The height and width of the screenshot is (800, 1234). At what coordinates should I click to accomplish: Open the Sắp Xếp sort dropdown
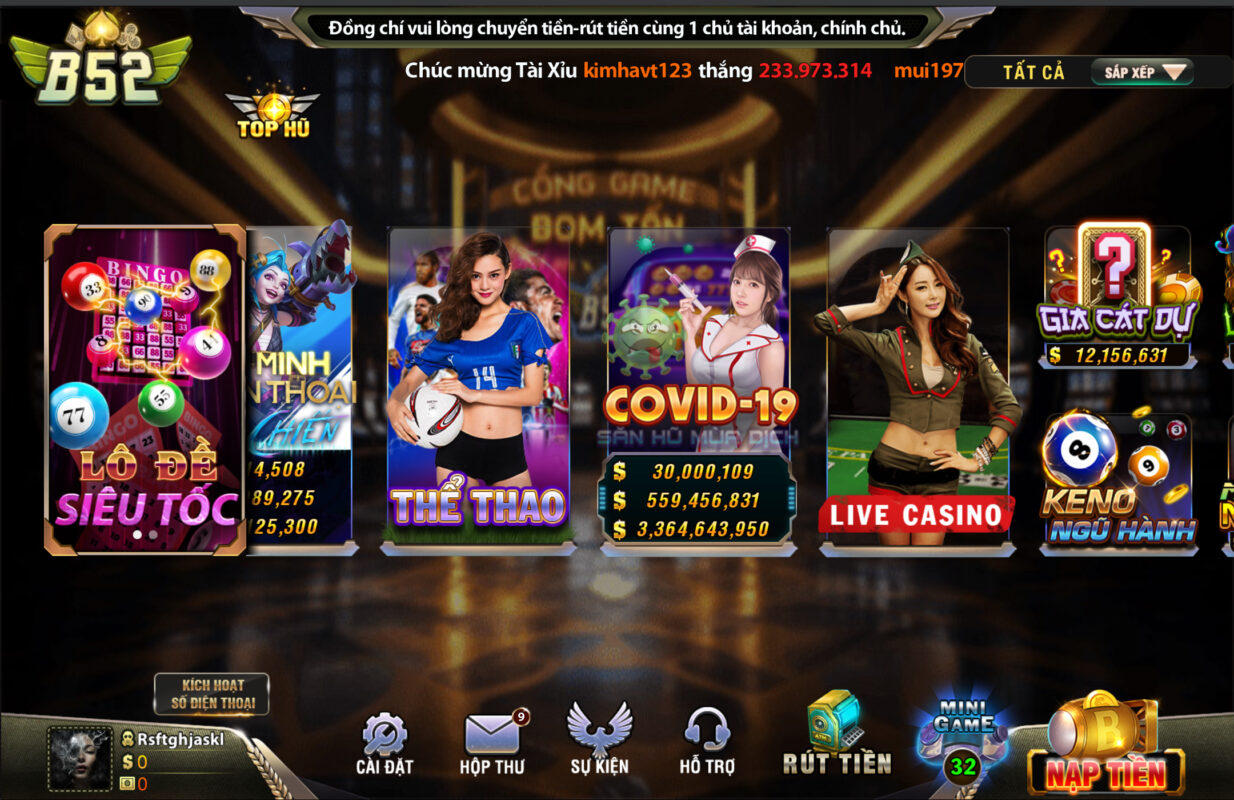point(1144,72)
